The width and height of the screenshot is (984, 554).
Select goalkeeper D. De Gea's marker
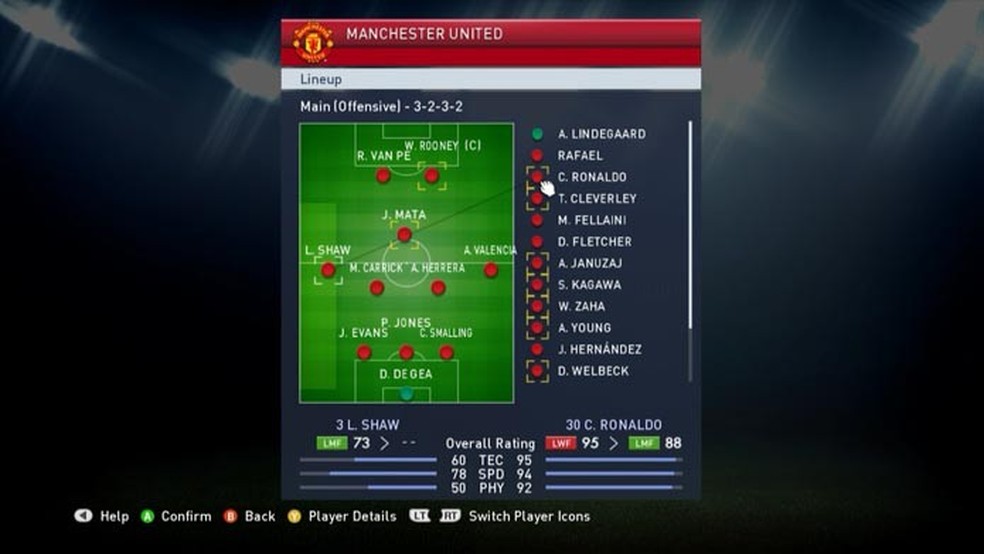[x=406, y=393]
